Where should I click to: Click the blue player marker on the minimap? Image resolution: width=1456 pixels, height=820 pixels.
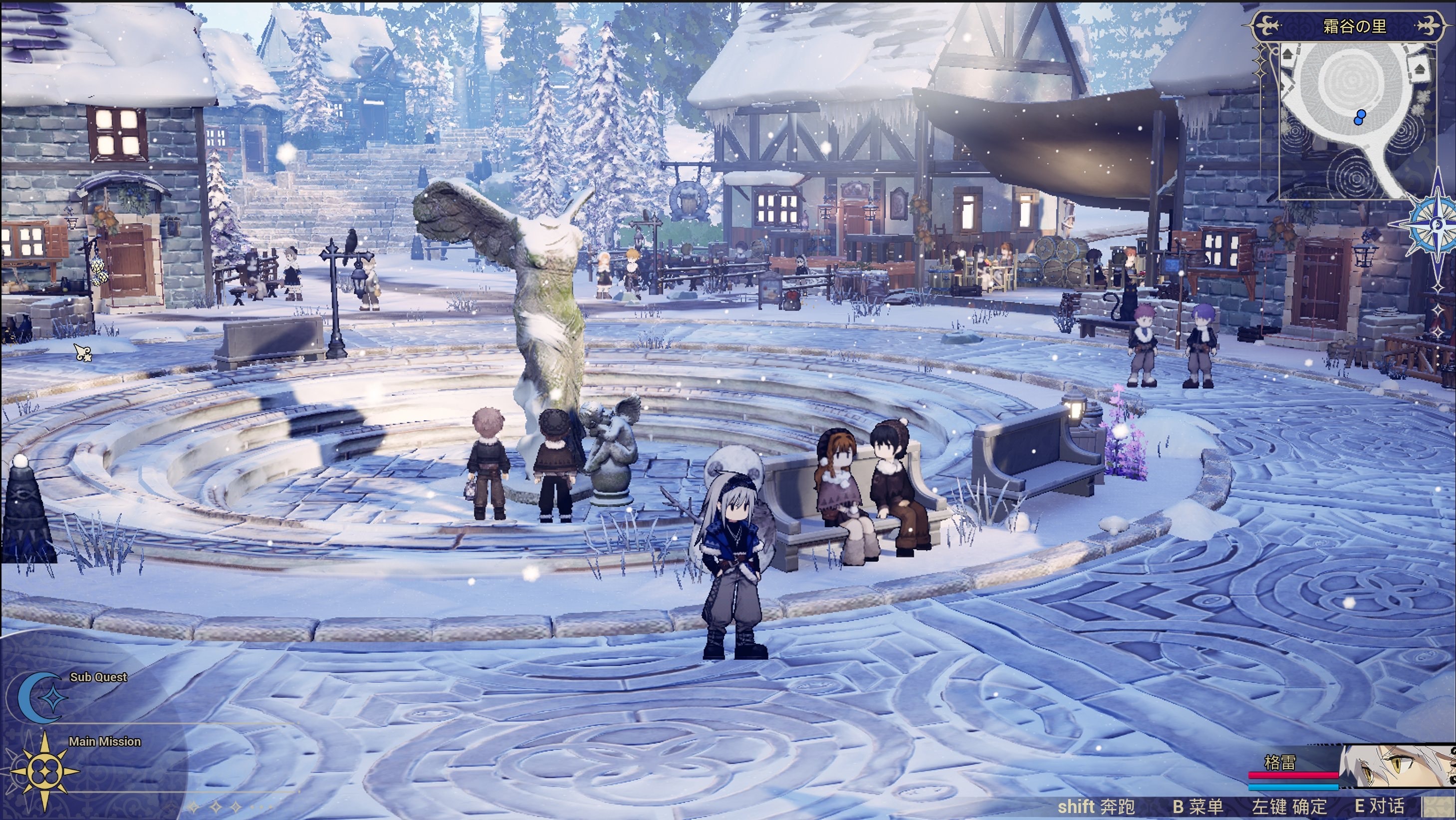coord(1359,117)
